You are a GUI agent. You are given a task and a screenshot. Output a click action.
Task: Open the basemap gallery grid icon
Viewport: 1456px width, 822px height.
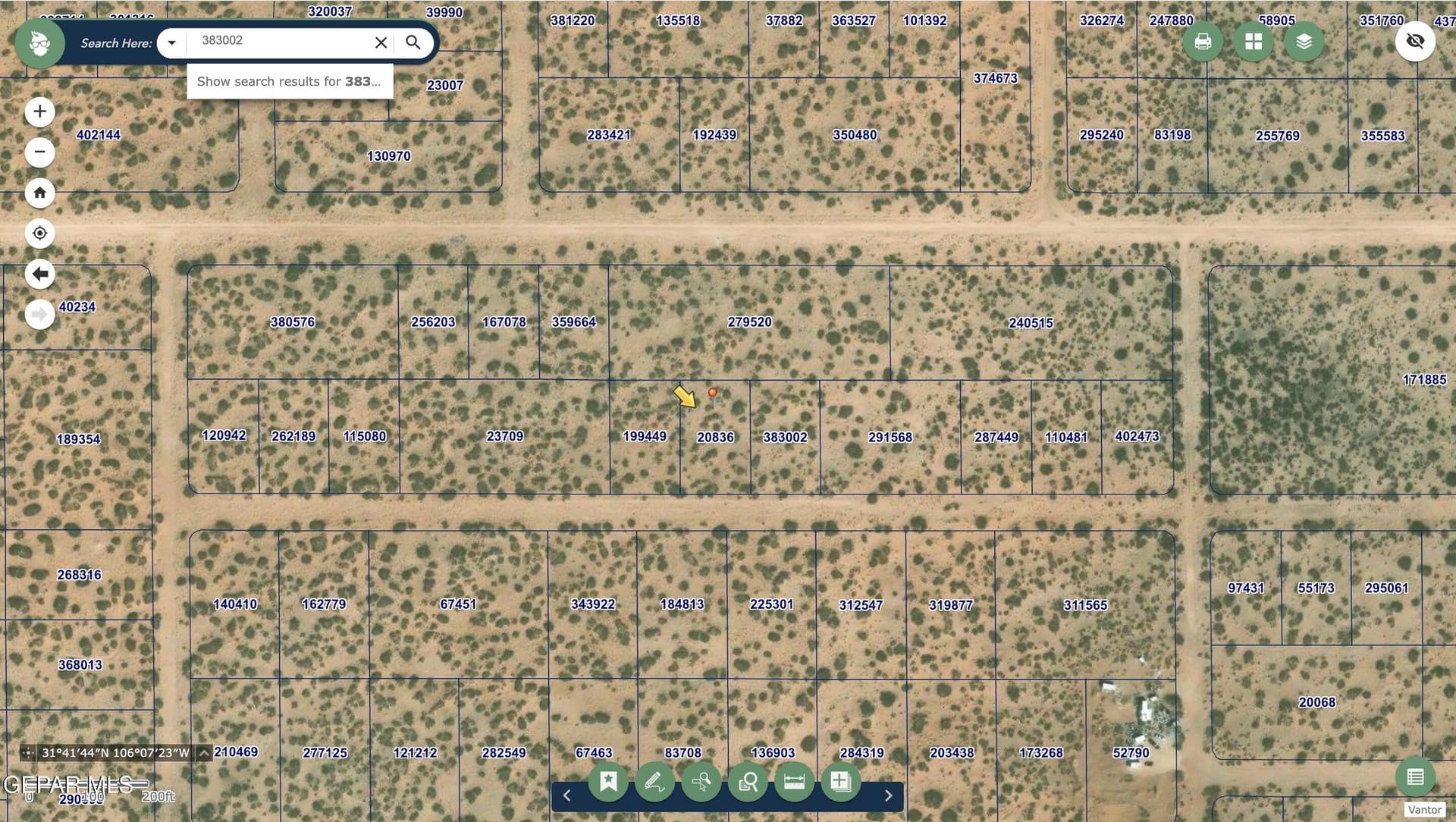coord(1254,42)
